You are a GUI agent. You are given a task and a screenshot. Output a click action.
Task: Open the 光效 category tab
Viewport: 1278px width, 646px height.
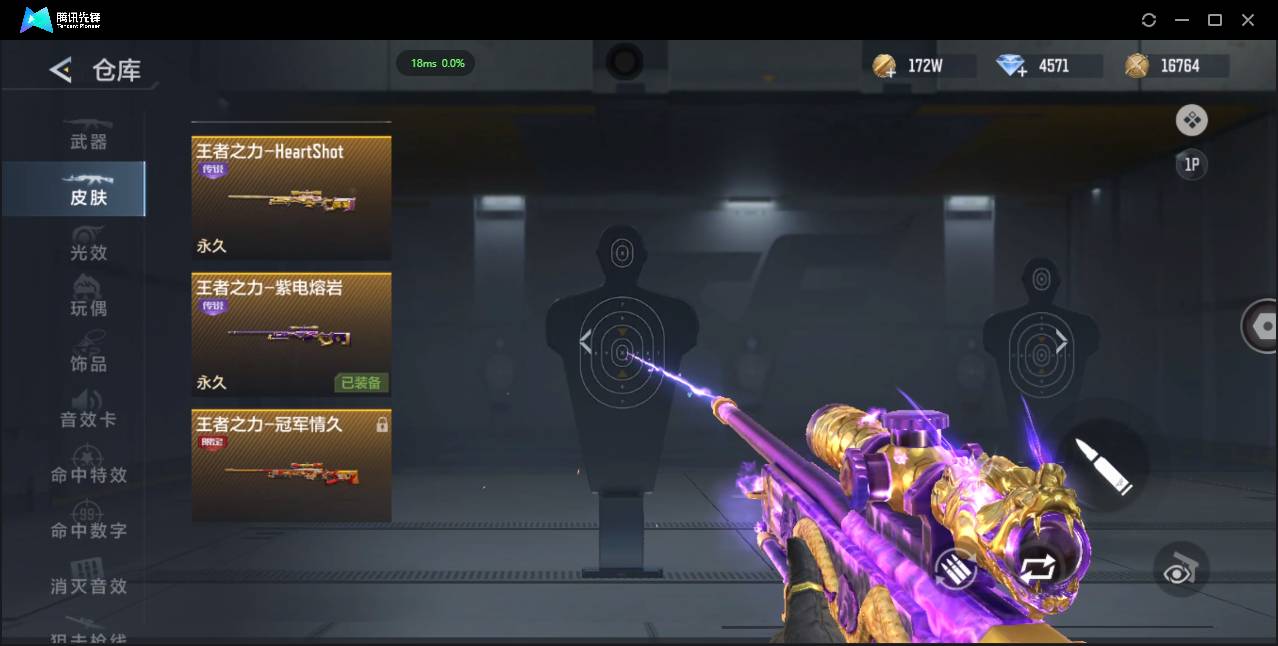(88, 252)
